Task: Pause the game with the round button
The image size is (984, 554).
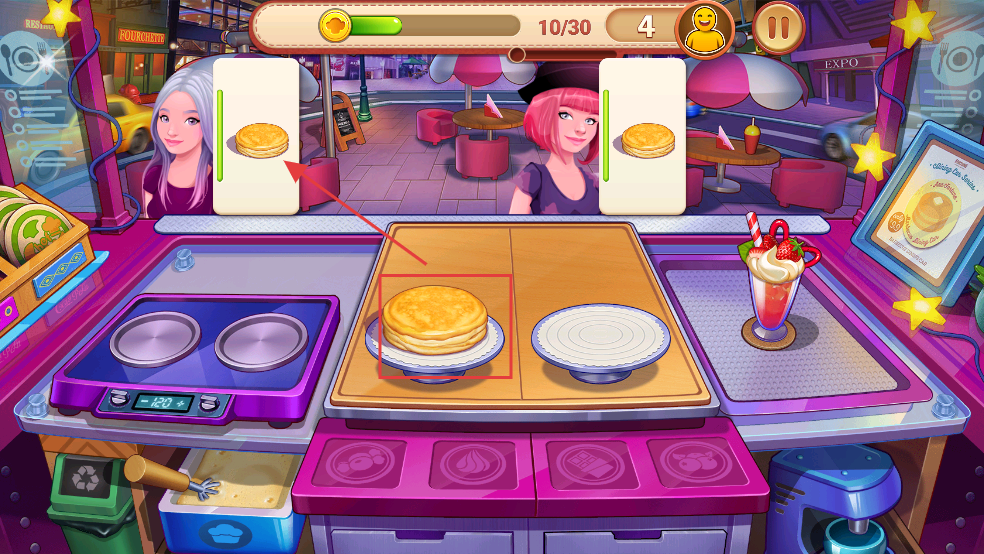Action: [x=777, y=27]
